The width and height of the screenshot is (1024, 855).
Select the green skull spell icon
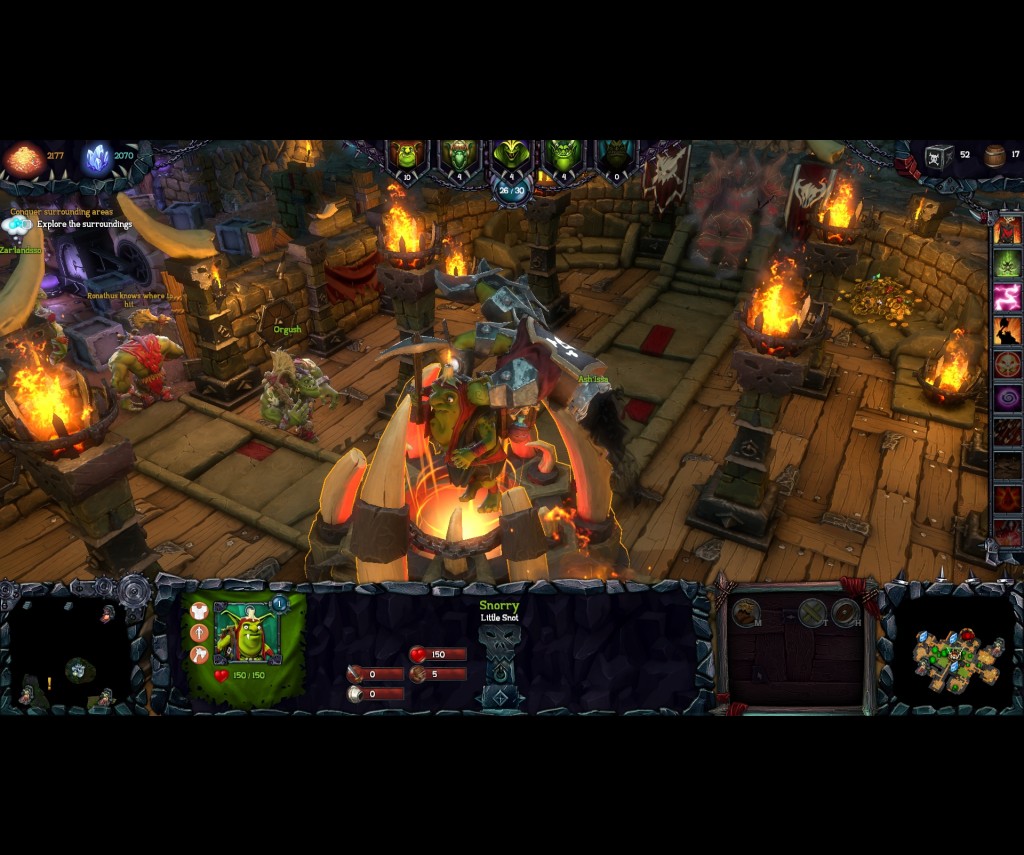[x=1007, y=263]
